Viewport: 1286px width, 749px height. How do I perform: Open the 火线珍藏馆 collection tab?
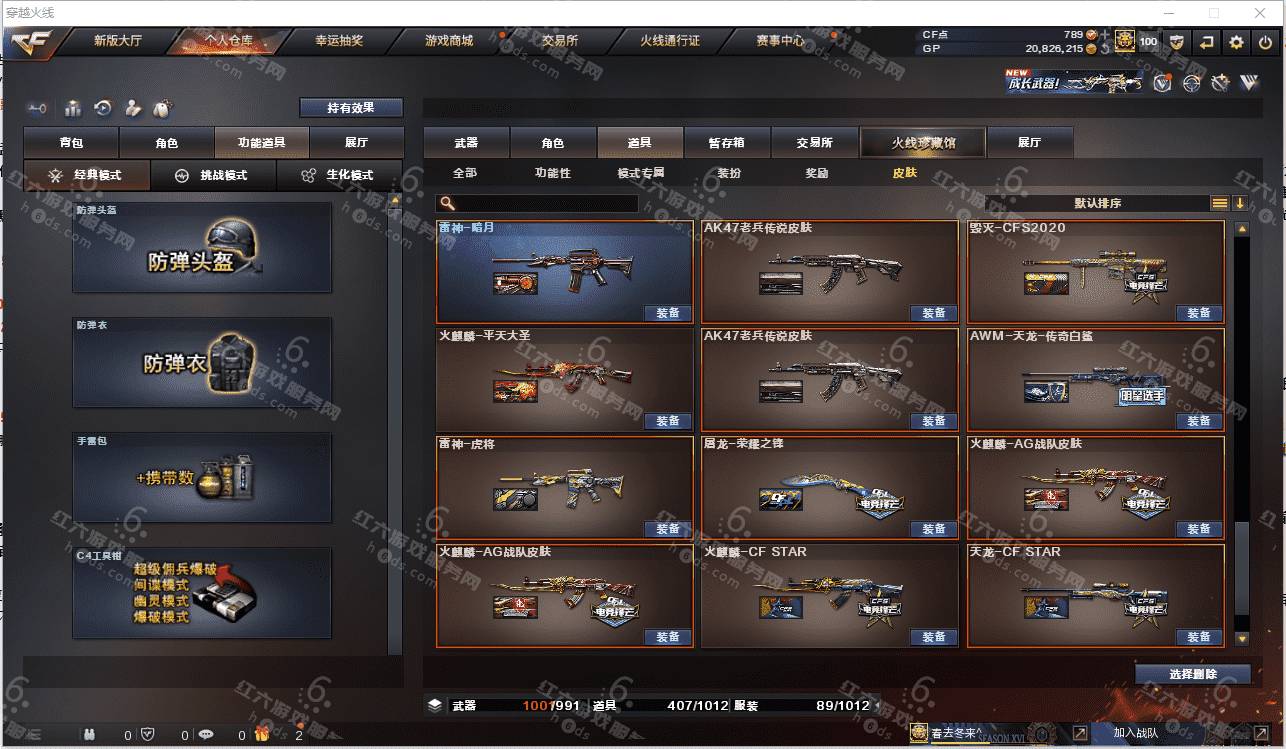(x=923, y=143)
